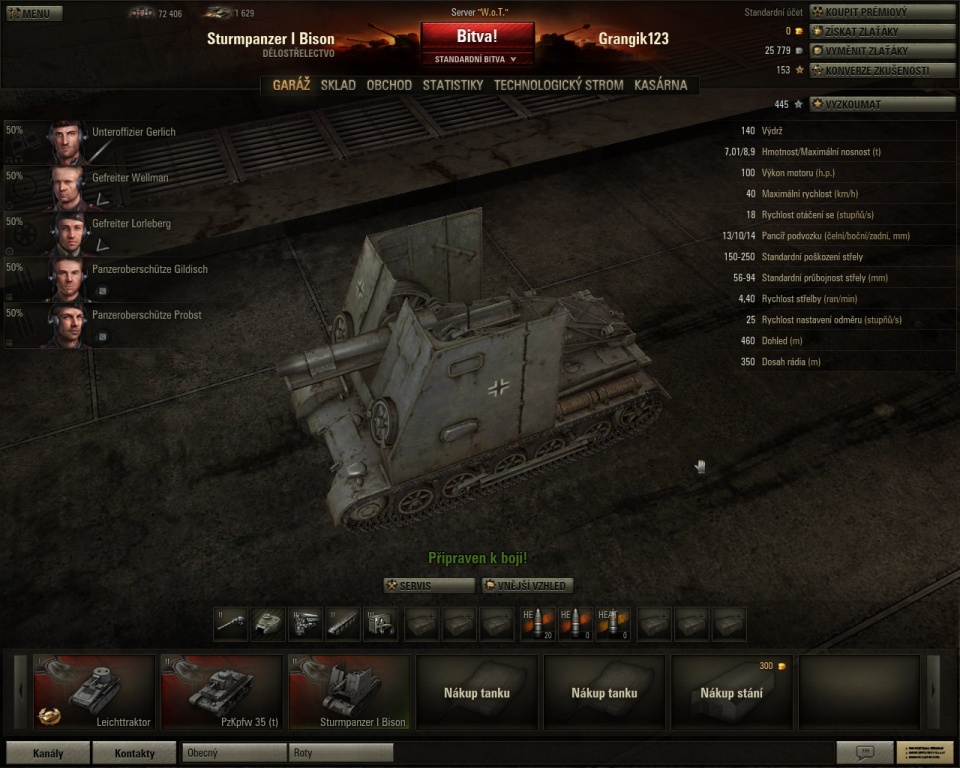Click KOUPIT PRÉMIOVÝ button
960x768 pixels.
click(868, 12)
